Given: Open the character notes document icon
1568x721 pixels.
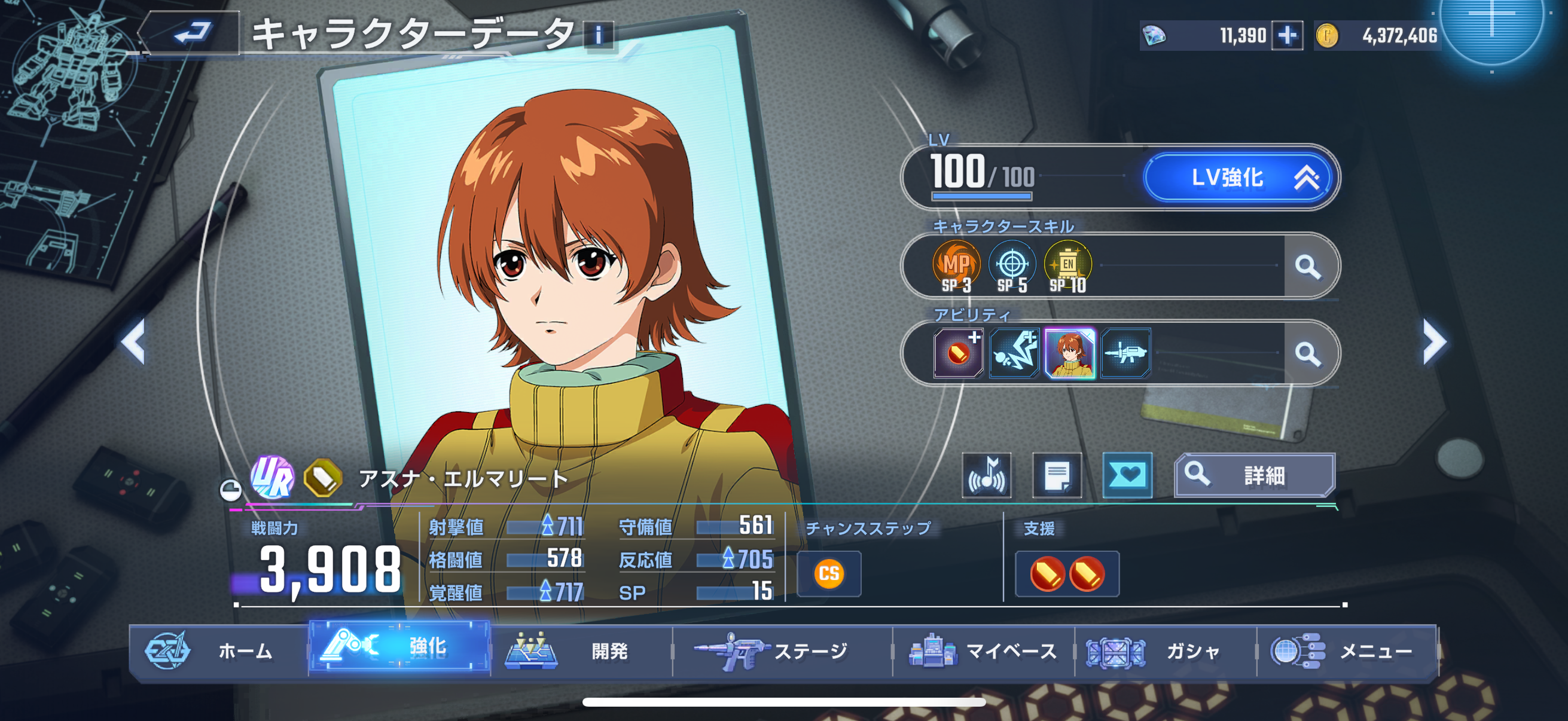Looking at the screenshot, I should pyautogui.click(x=1057, y=475).
